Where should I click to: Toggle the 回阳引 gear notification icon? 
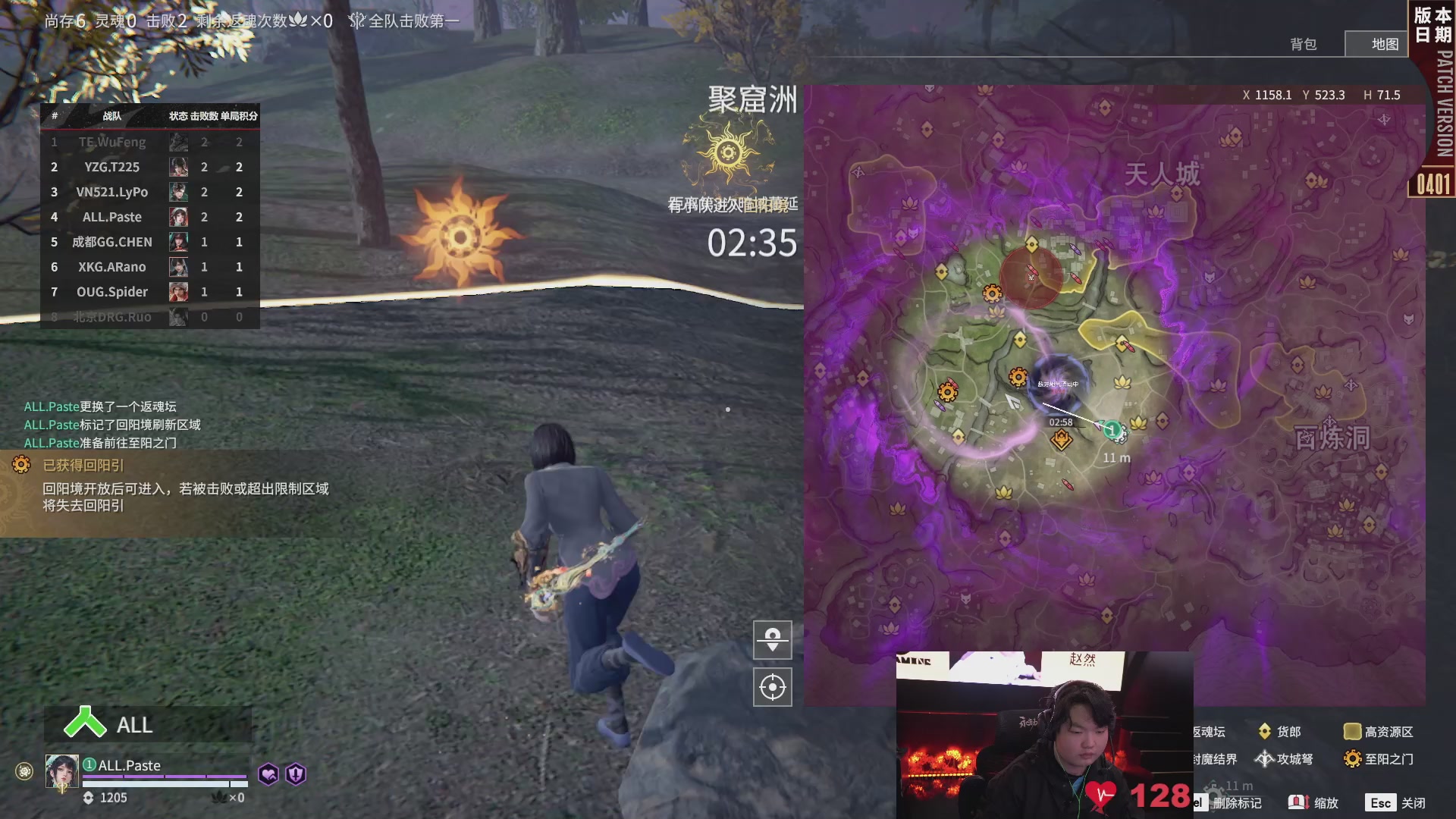20,463
